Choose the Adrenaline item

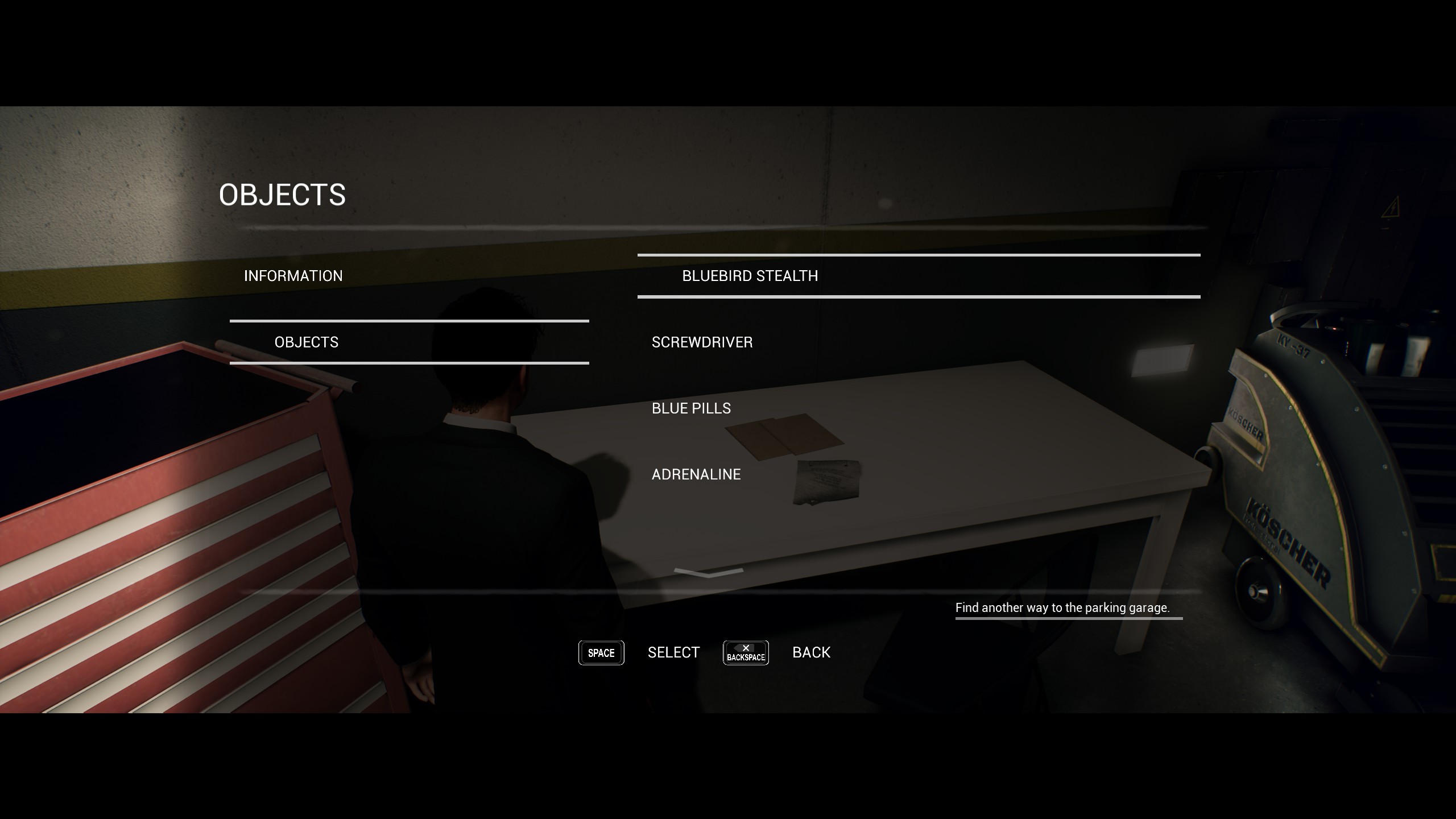(696, 474)
